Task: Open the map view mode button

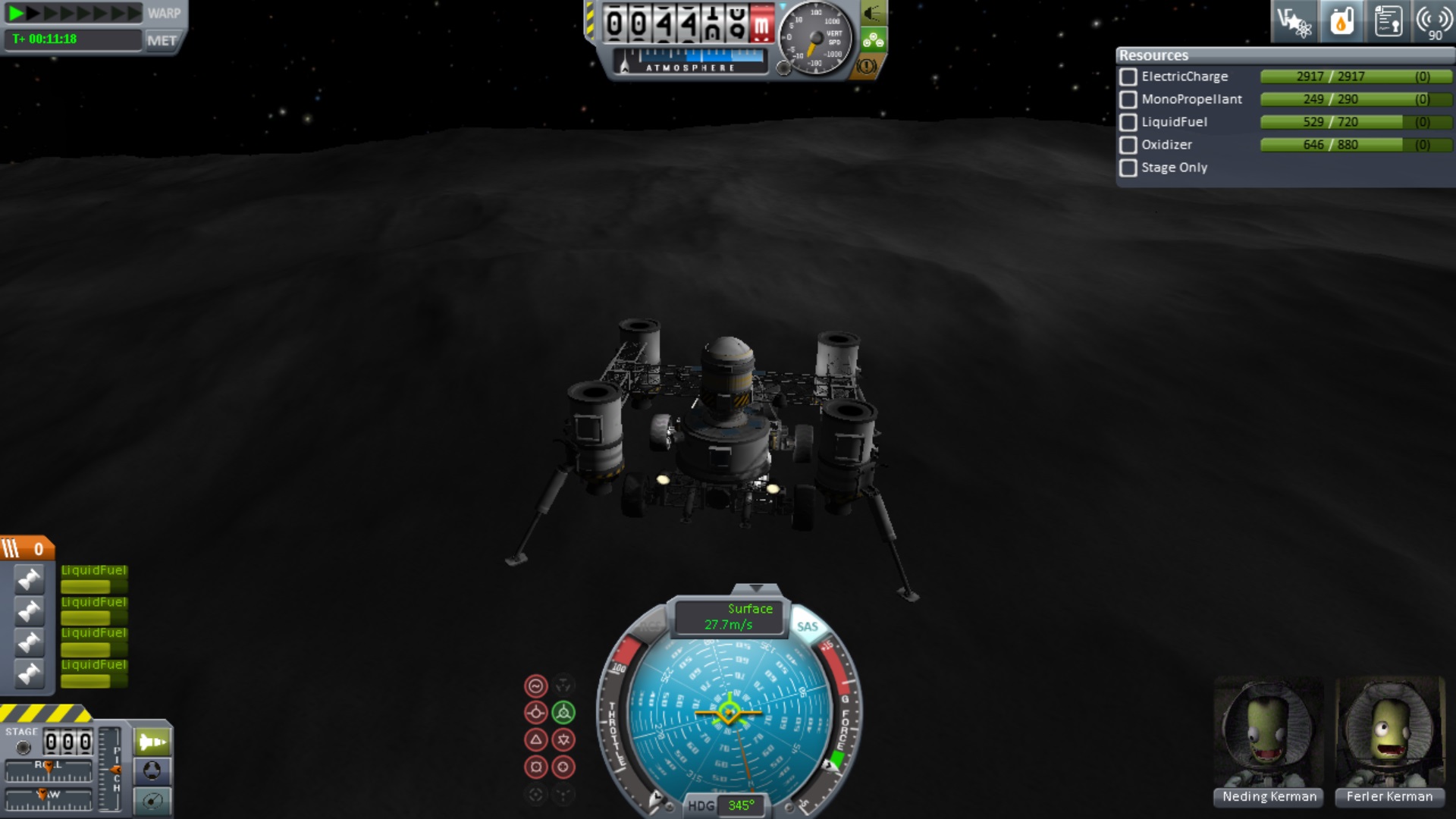Action: (x=152, y=801)
